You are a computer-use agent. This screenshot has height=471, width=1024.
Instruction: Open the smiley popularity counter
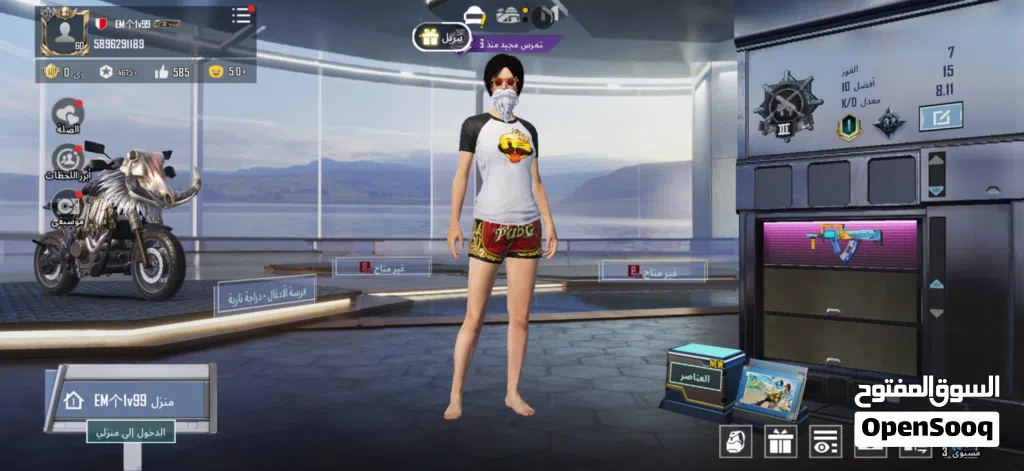click(x=226, y=72)
